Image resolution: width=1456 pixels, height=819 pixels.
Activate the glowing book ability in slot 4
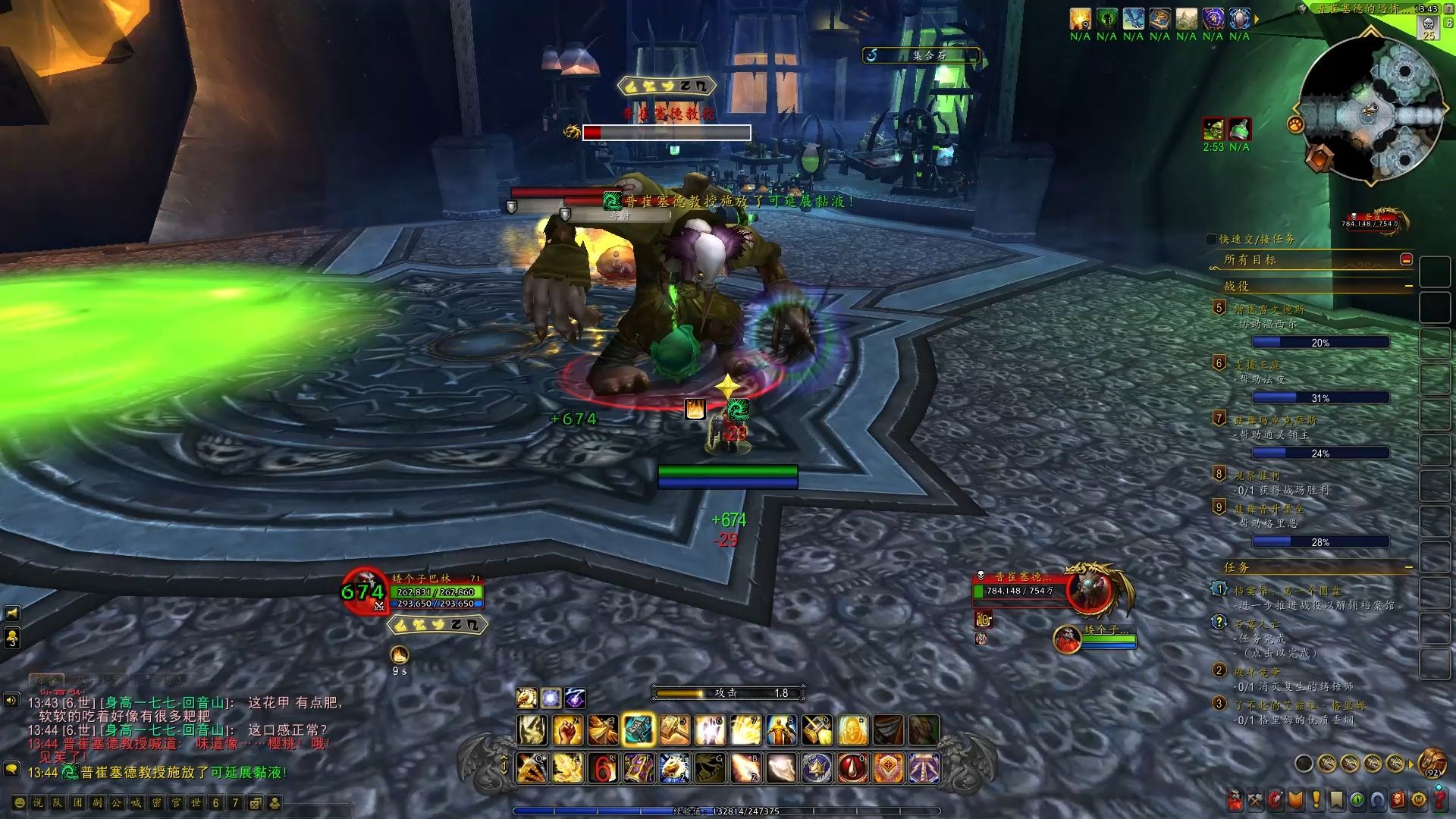pos(639,730)
